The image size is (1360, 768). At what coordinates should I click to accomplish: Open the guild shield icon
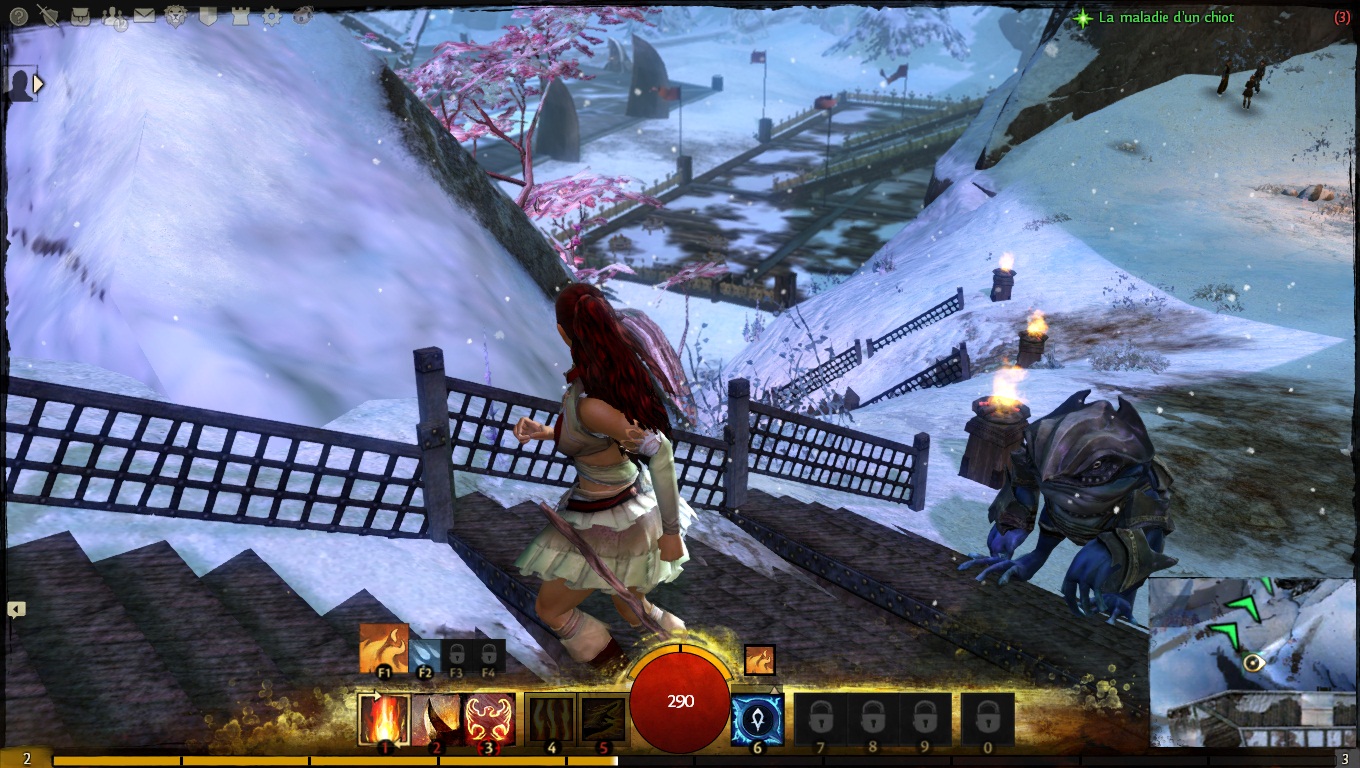(208, 16)
